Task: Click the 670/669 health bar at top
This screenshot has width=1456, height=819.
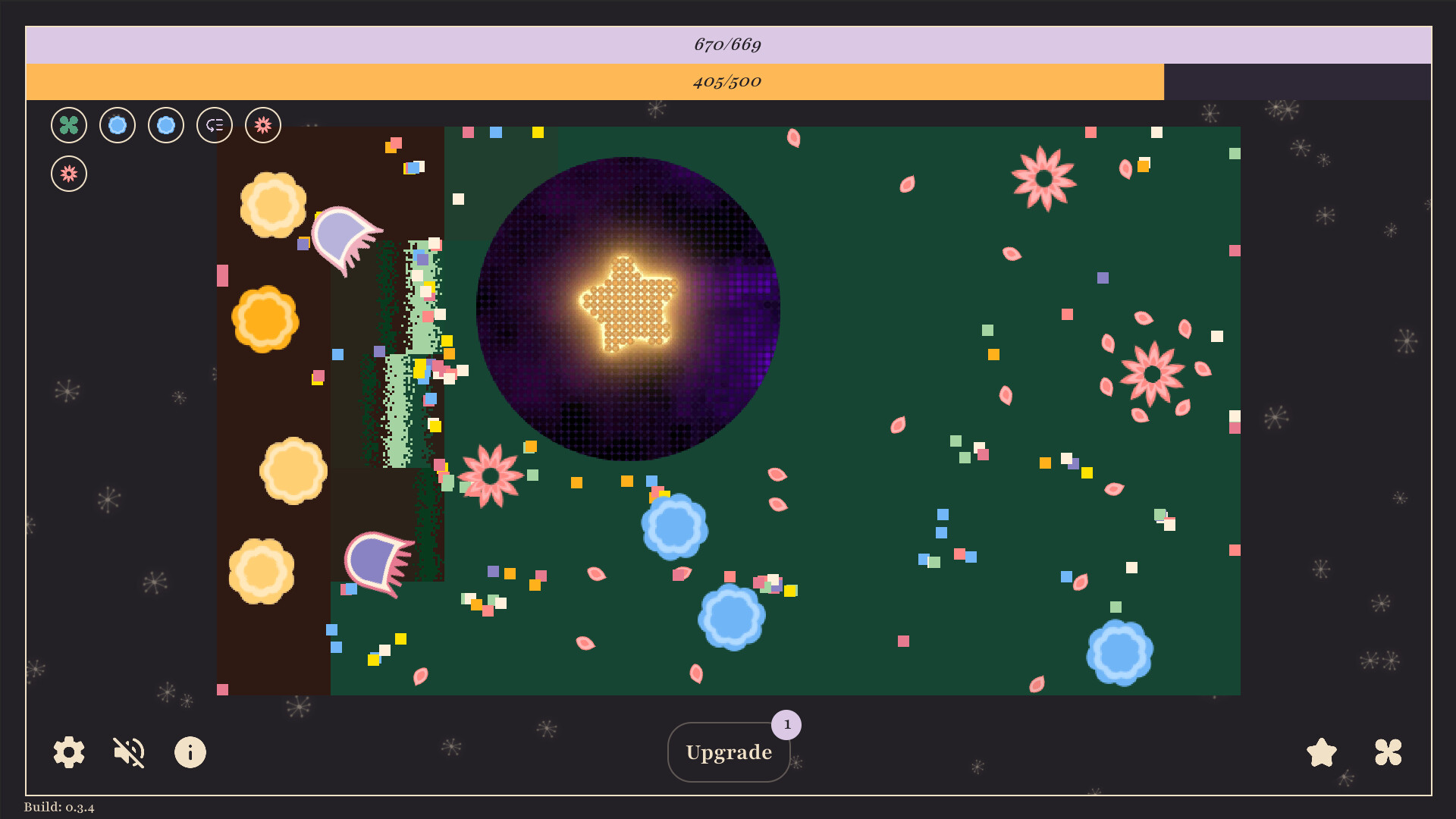Action: click(728, 44)
